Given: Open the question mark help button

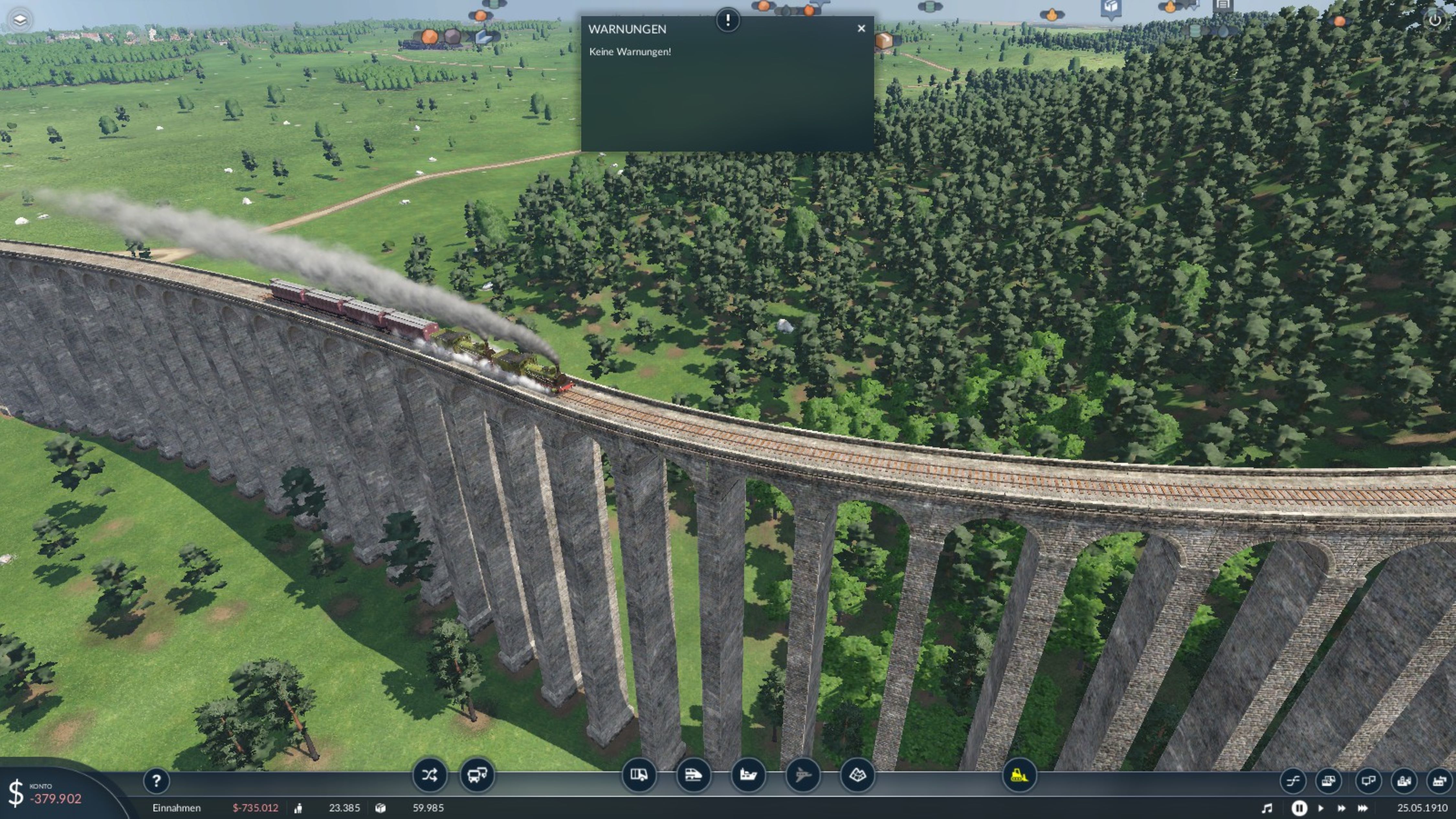Looking at the screenshot, I should 157,781.
